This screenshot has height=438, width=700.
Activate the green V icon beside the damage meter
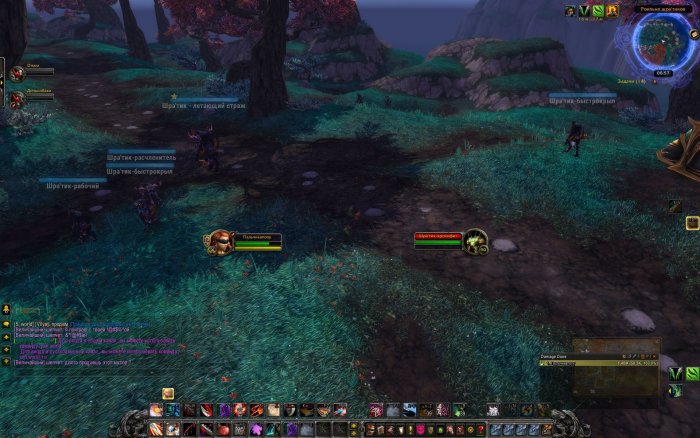677,374
